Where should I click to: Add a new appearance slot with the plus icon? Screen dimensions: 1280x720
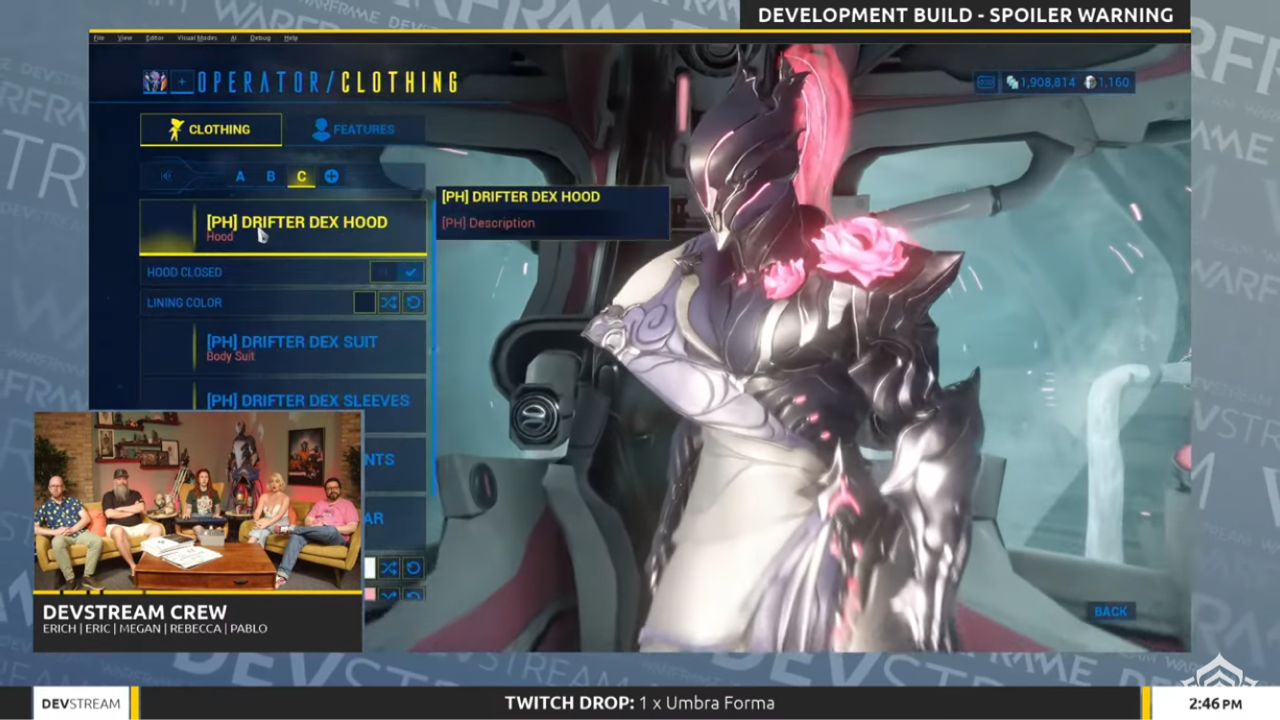(331, 176)
